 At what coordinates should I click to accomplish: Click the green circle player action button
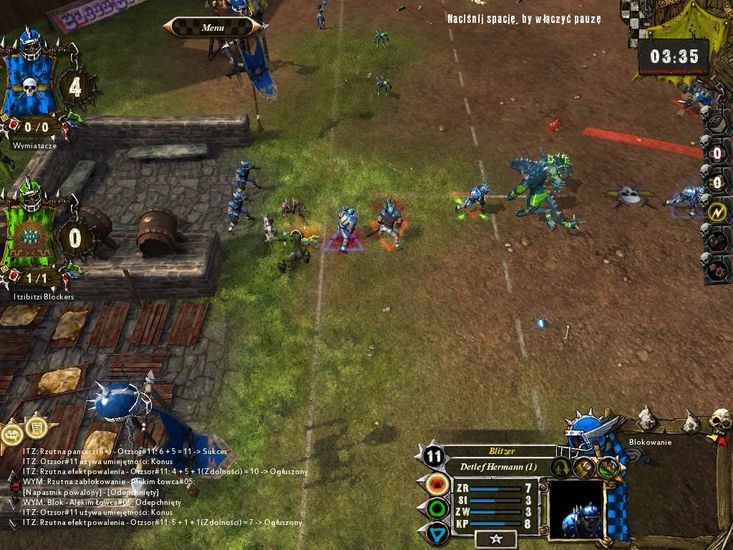point(436,508)
